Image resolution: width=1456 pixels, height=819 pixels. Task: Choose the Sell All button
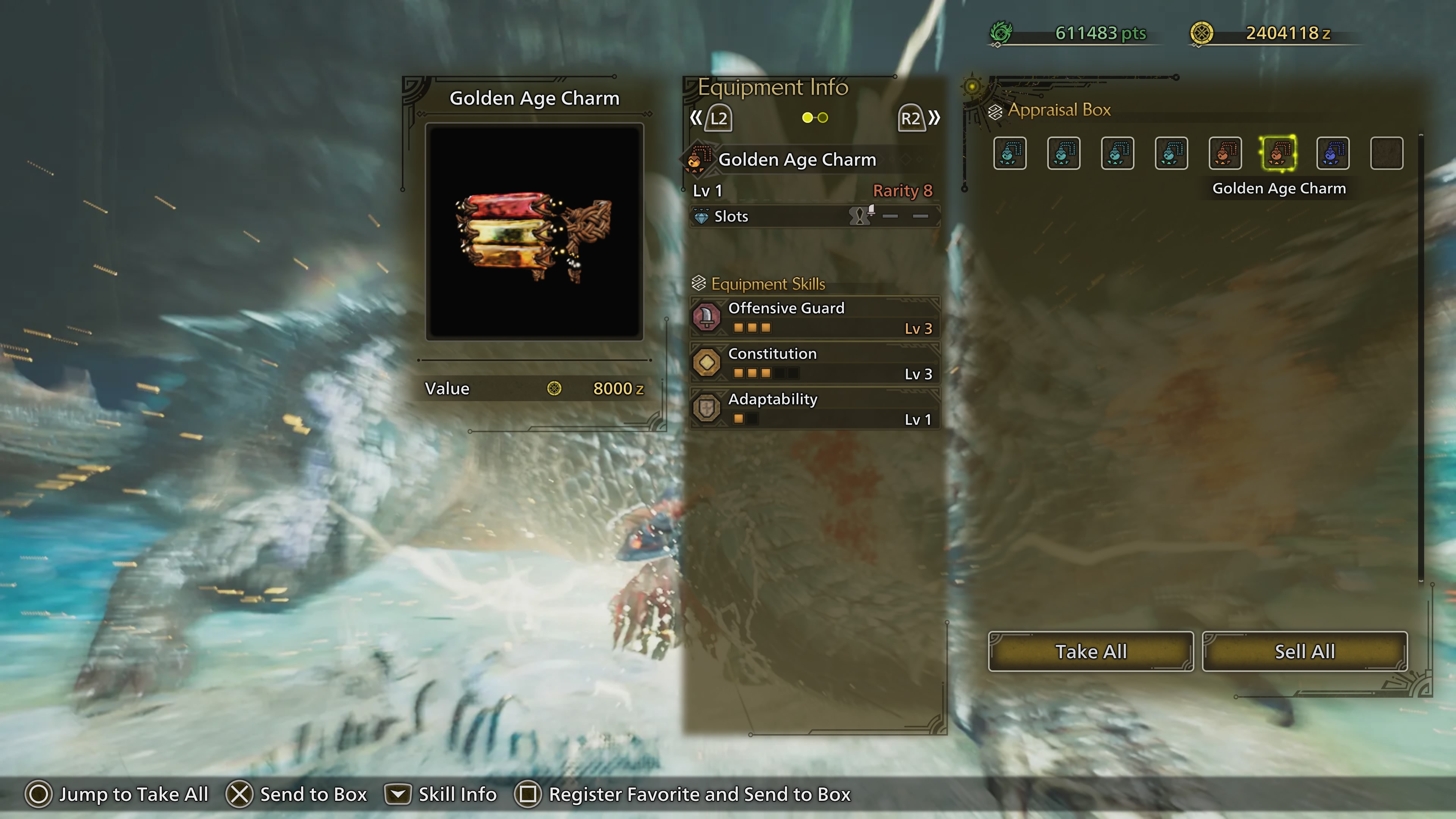click(x=1304, y=651)
